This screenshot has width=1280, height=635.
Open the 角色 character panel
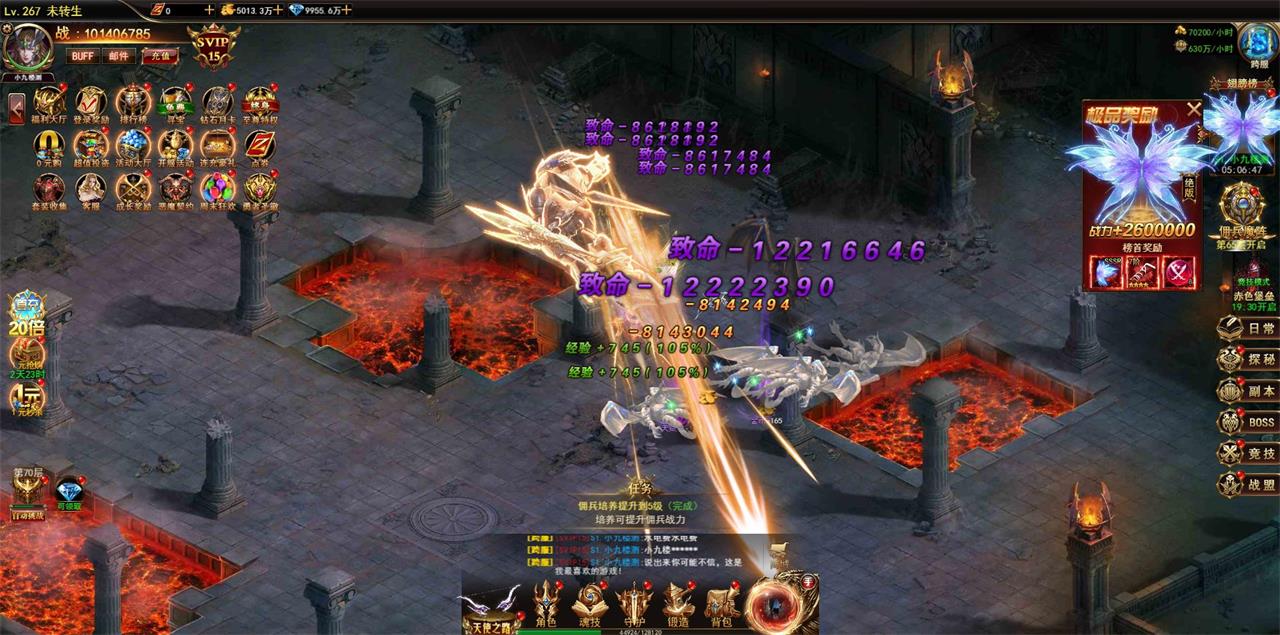[547, 604]
